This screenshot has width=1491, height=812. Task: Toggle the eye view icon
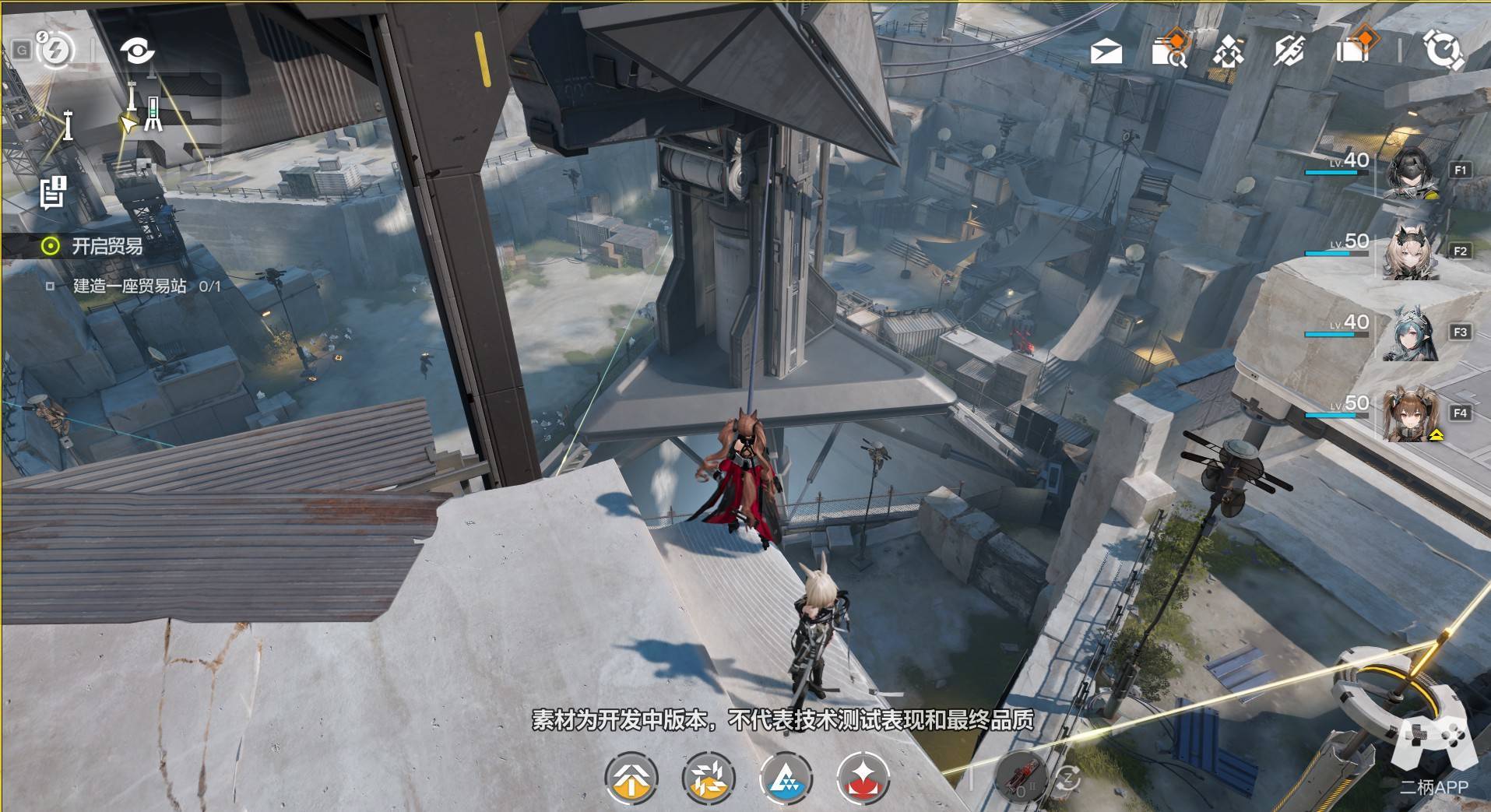137,51
